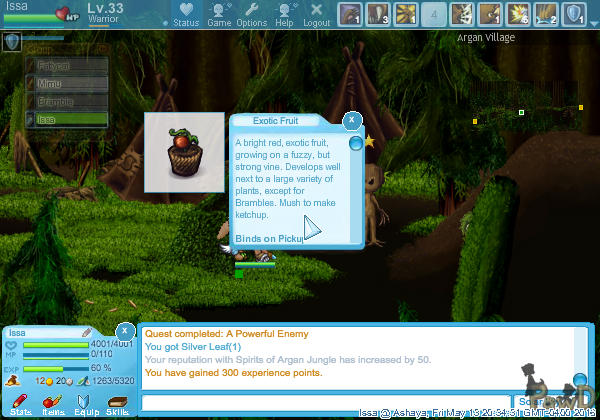This screenshot has height=420, width=600.
Task: Use the empty hotbar slot numbered 4
Action: [434, 14]
